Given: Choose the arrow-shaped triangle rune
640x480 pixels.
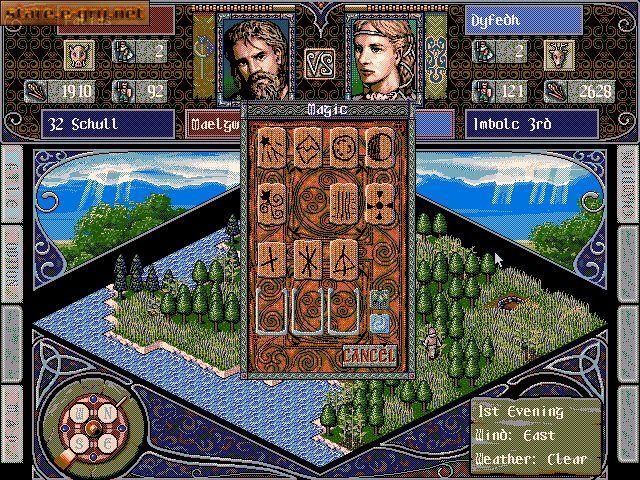Looking at the screenshot, I should point(342,259).
